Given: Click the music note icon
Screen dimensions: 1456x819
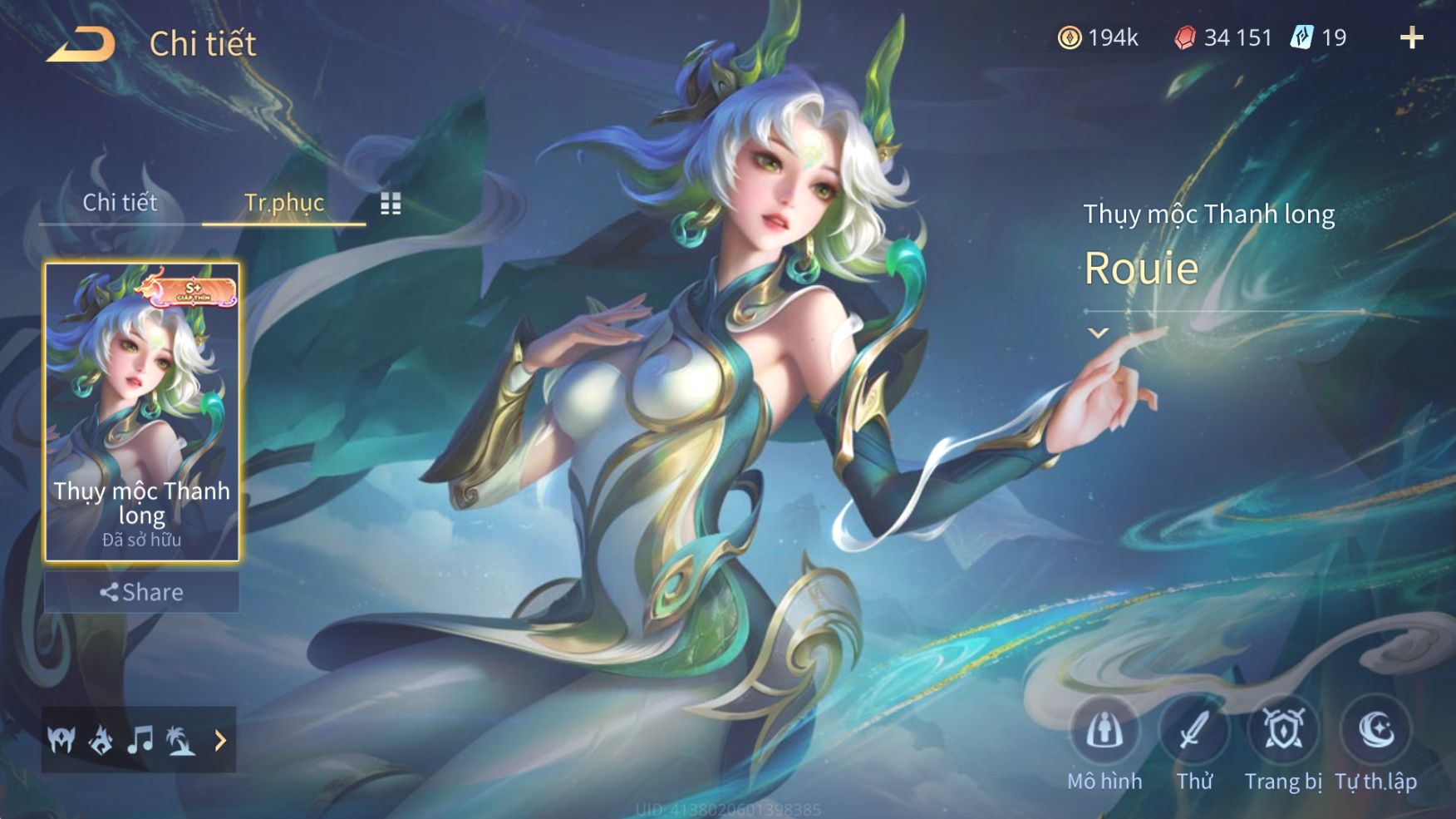Looking at the screenshot, I should (x=140, y=739).
